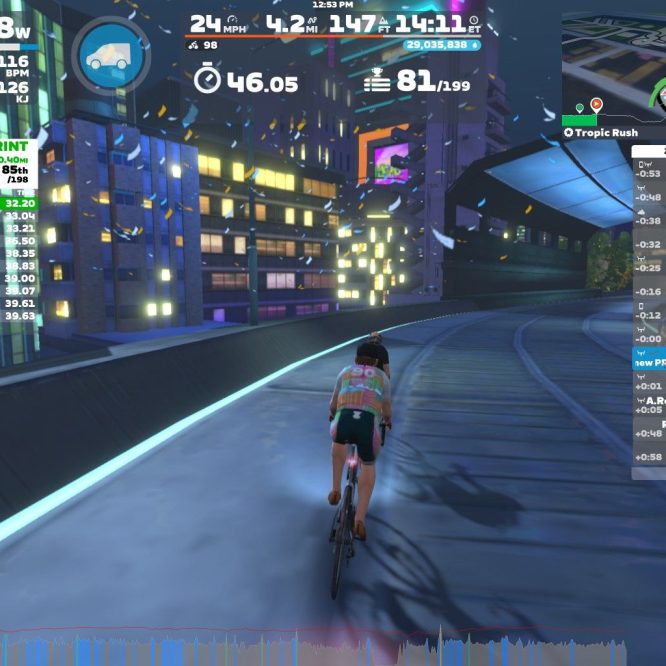Select the rider row showing -0:53 gap
Image resolution: width=666 pixels, height=666 pixels.
coord(649,172)
